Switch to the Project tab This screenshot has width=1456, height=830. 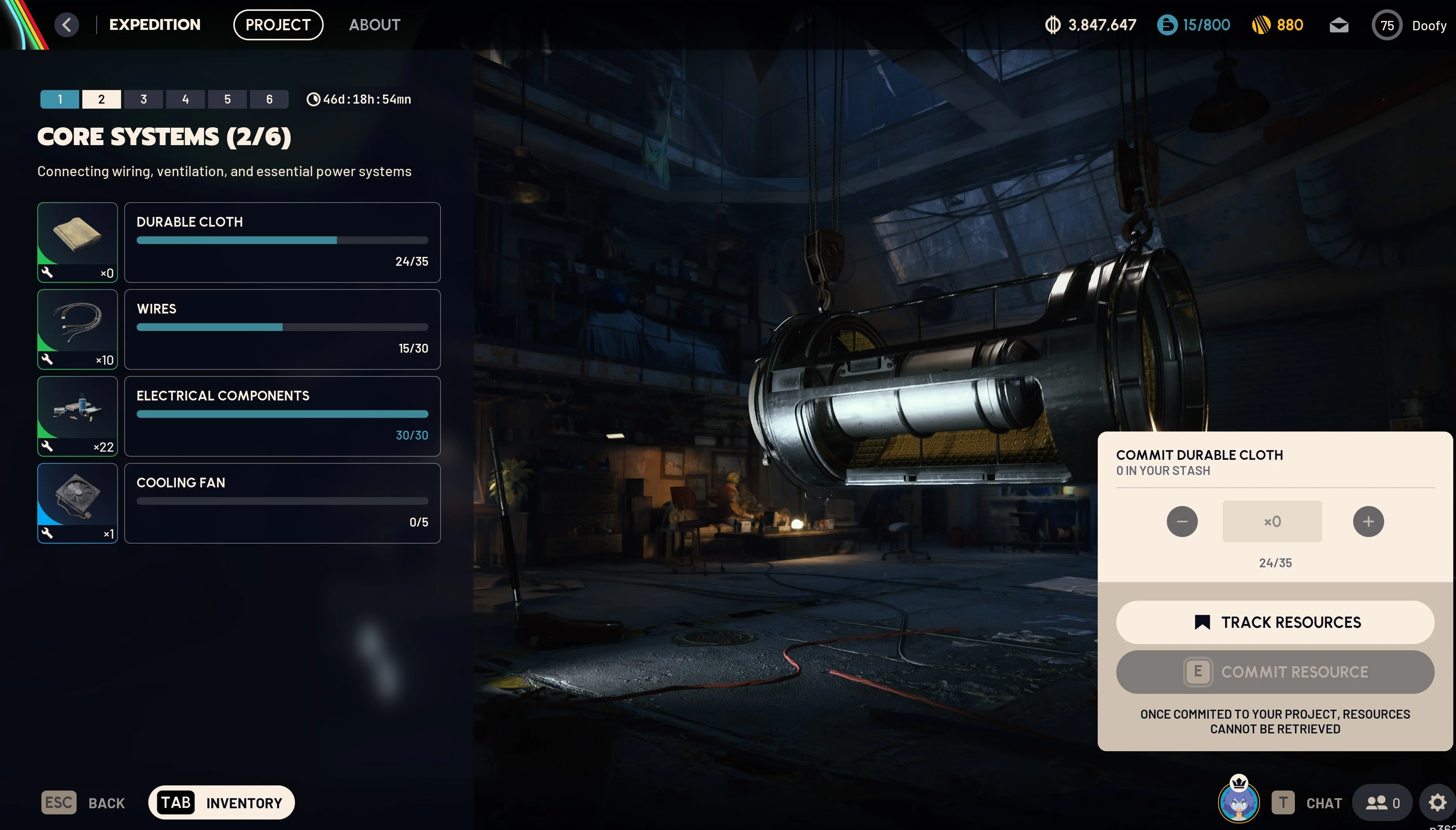coord(278,25)
